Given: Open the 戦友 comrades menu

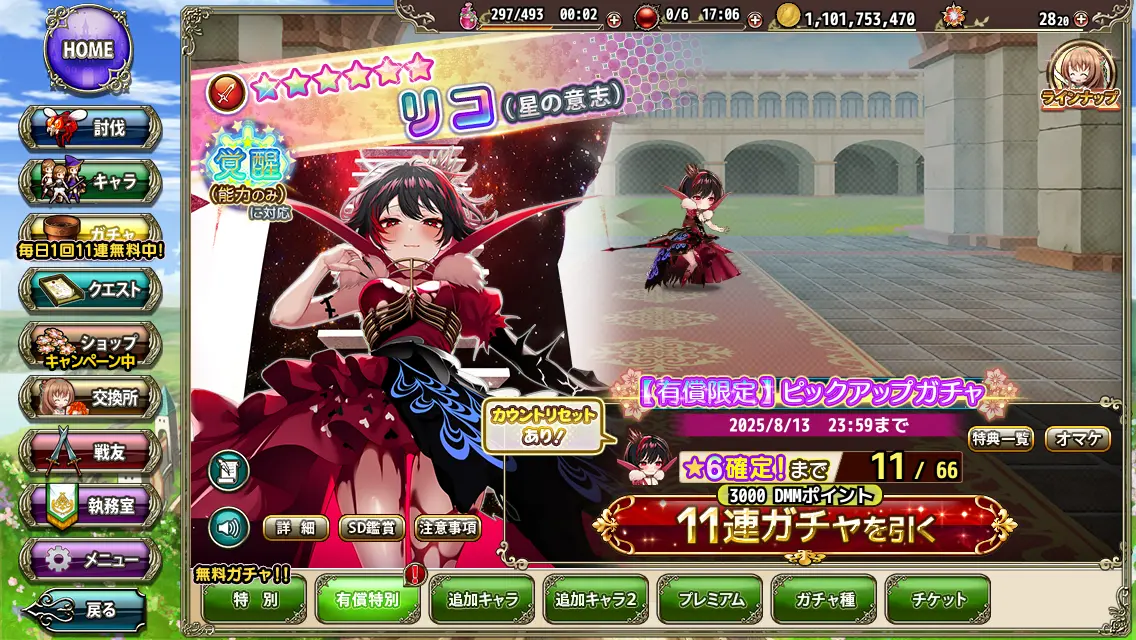Looking at the screenshot, I should coord(91,452).
